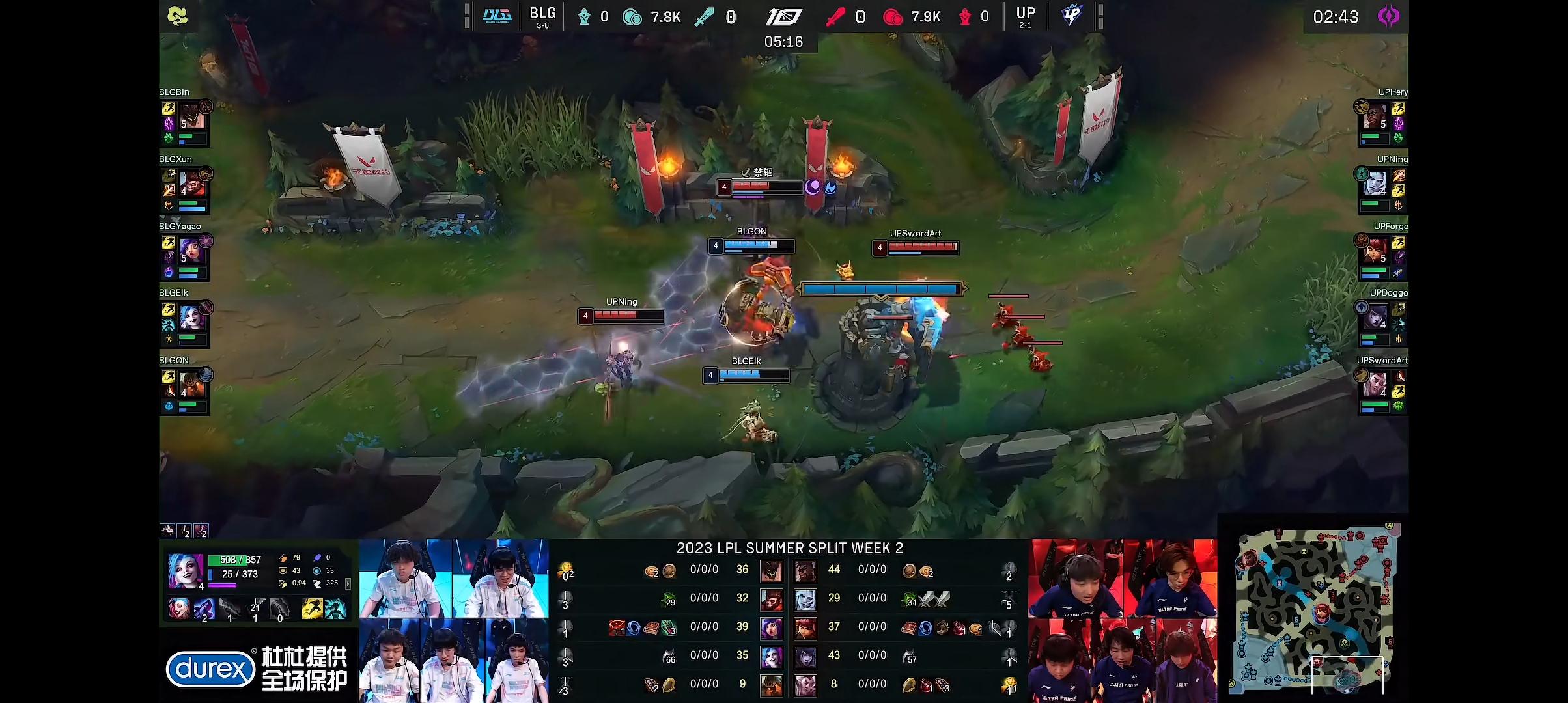The height and width of the screenshot is (703, 1568).
Task: Click the blue team gold coin icon
Action: click(632, 18)
